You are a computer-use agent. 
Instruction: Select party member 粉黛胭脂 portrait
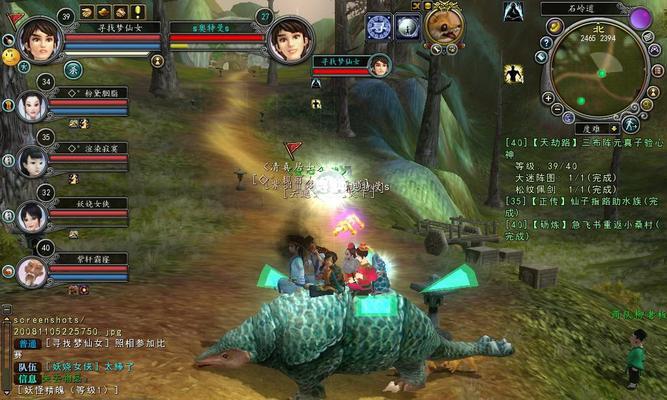(30, 108)
